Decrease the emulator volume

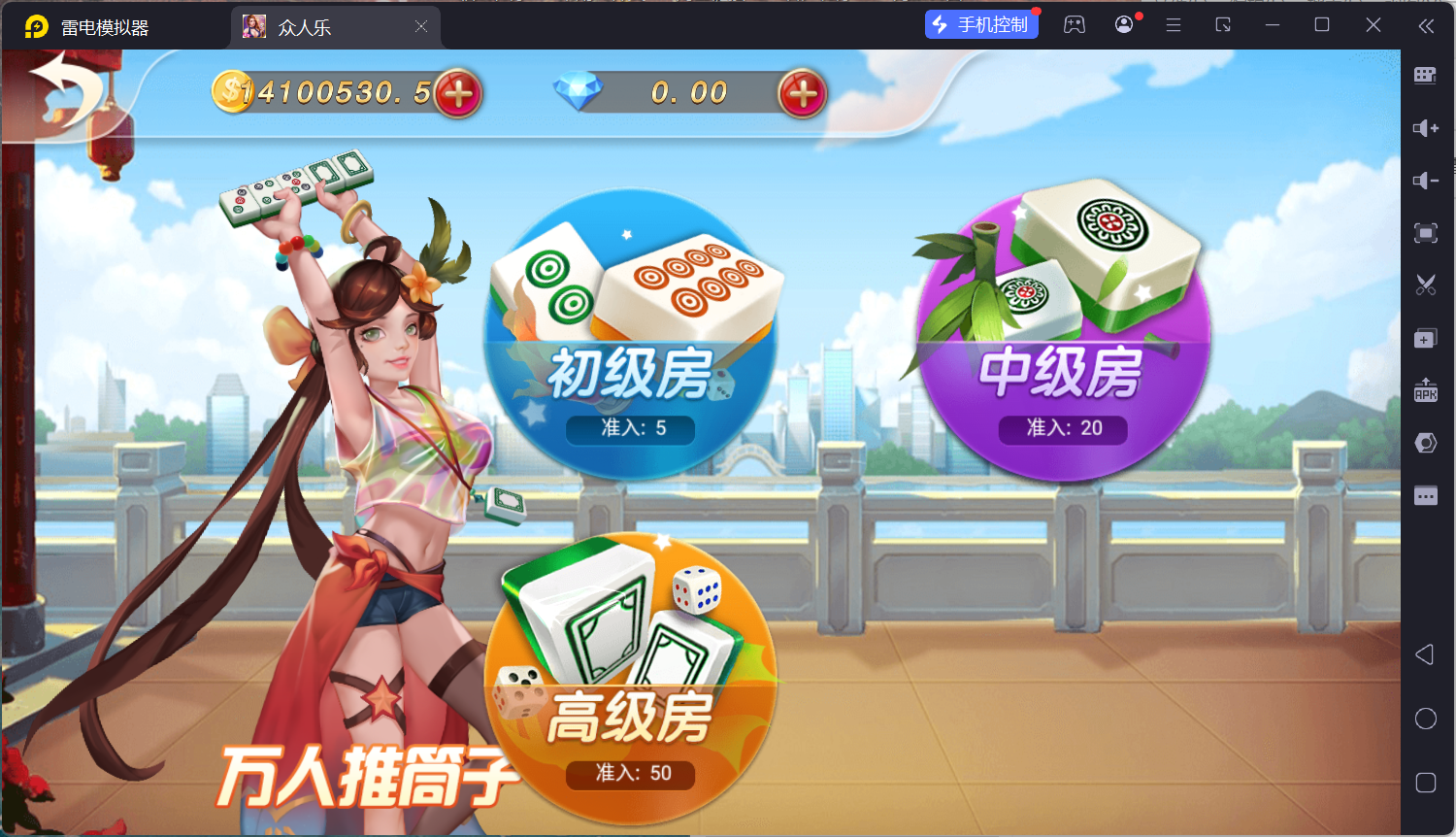tap(1425, 181)
